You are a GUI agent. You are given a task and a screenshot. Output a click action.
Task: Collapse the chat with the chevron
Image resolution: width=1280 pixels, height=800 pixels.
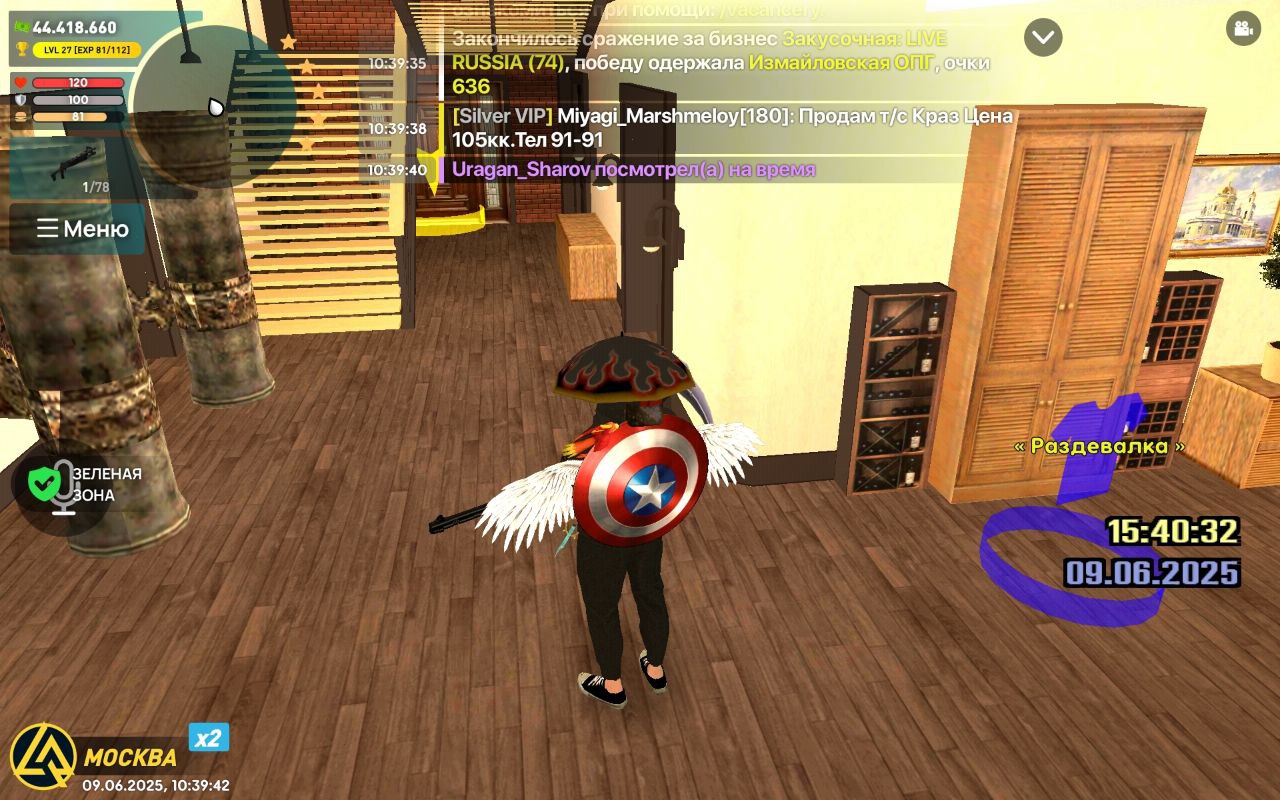pyautogui.click(x=1044, y=38)
